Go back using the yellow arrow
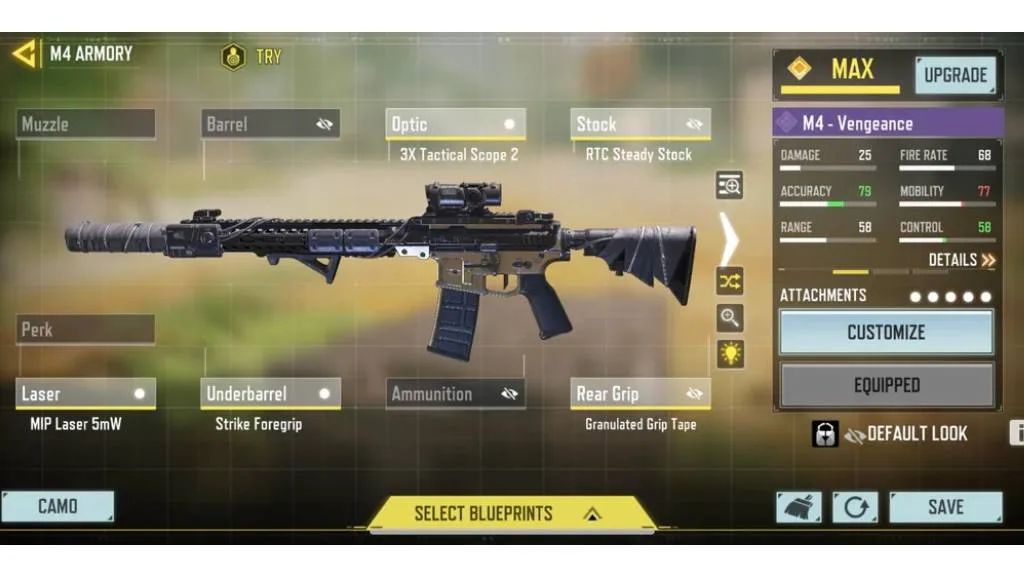The width and height of the screenshot is (1024, 576). click(24, 53)
